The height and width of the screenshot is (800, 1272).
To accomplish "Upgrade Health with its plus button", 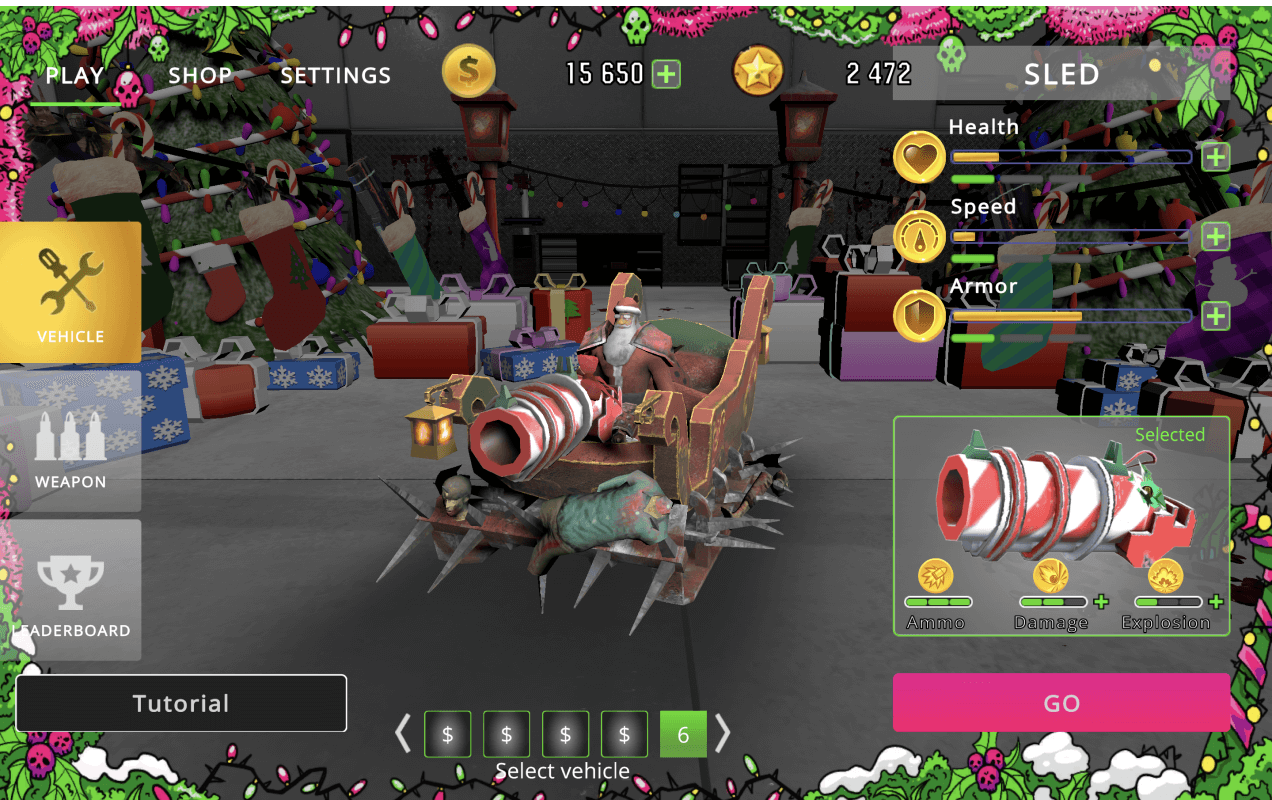I will [x=1215, y=157].
